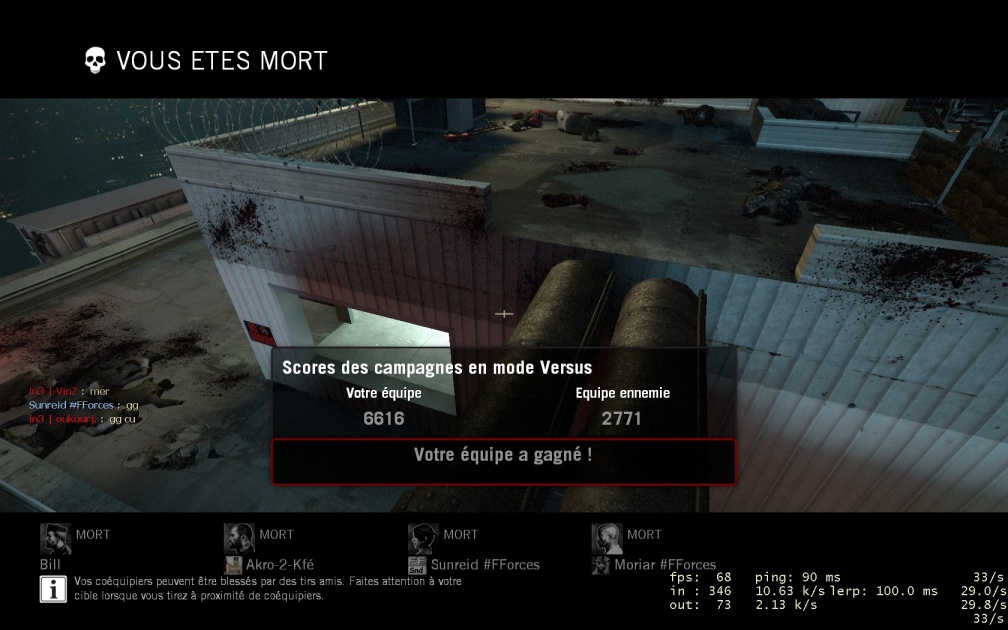
Task: Open Sunreid #FForces' small Steam avatar
Action: [418, 565]
